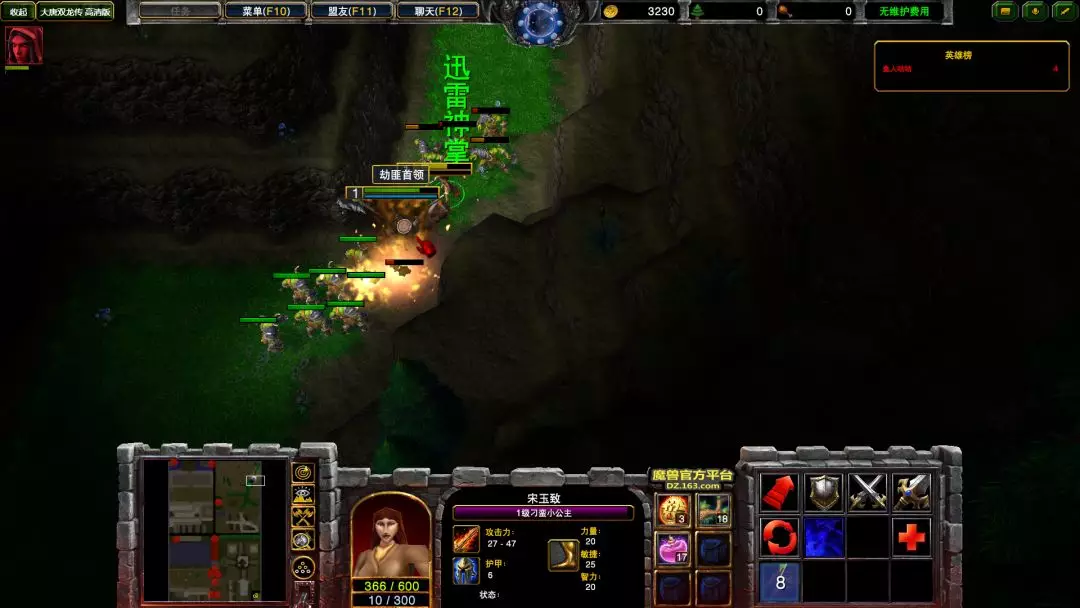
Task: Use the pink potion with 17 charges
Action: [x=673, y=549]
